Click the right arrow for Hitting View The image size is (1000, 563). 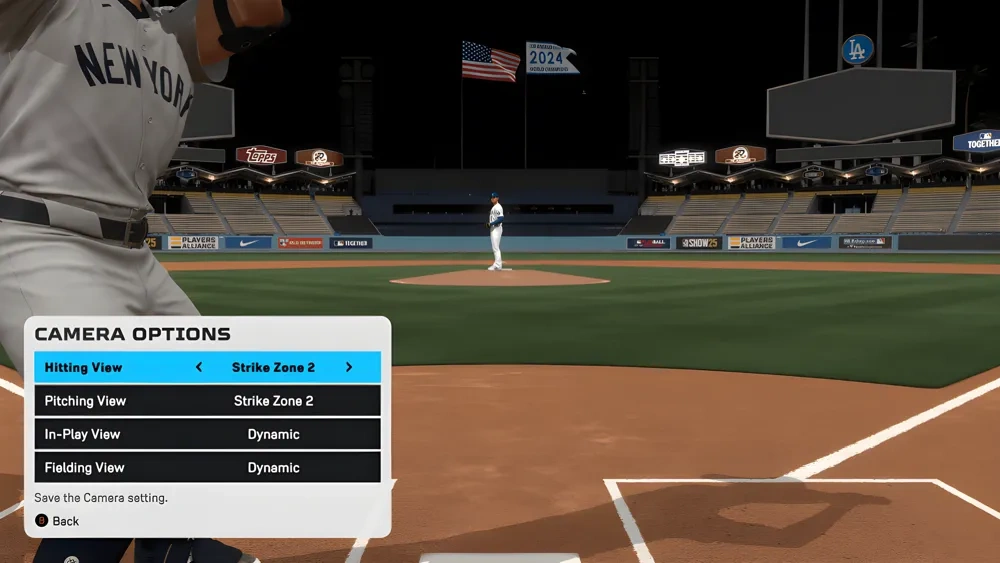tap(349, 367)
